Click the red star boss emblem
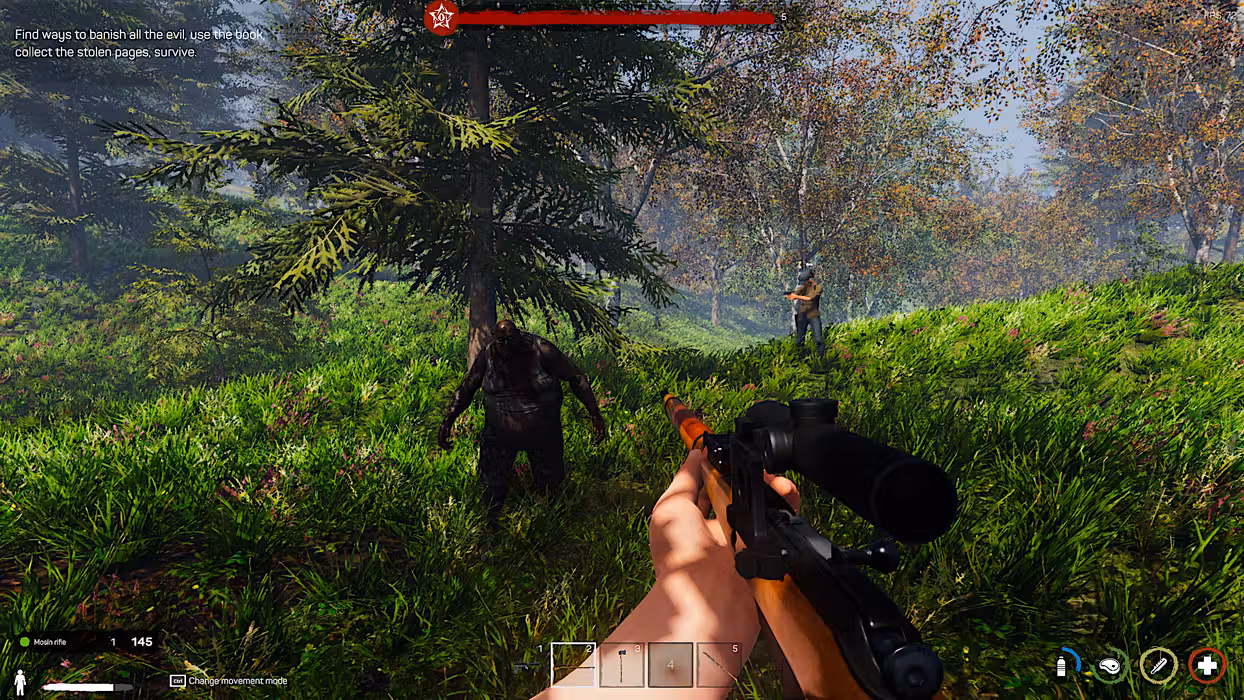 pos(440,17)
